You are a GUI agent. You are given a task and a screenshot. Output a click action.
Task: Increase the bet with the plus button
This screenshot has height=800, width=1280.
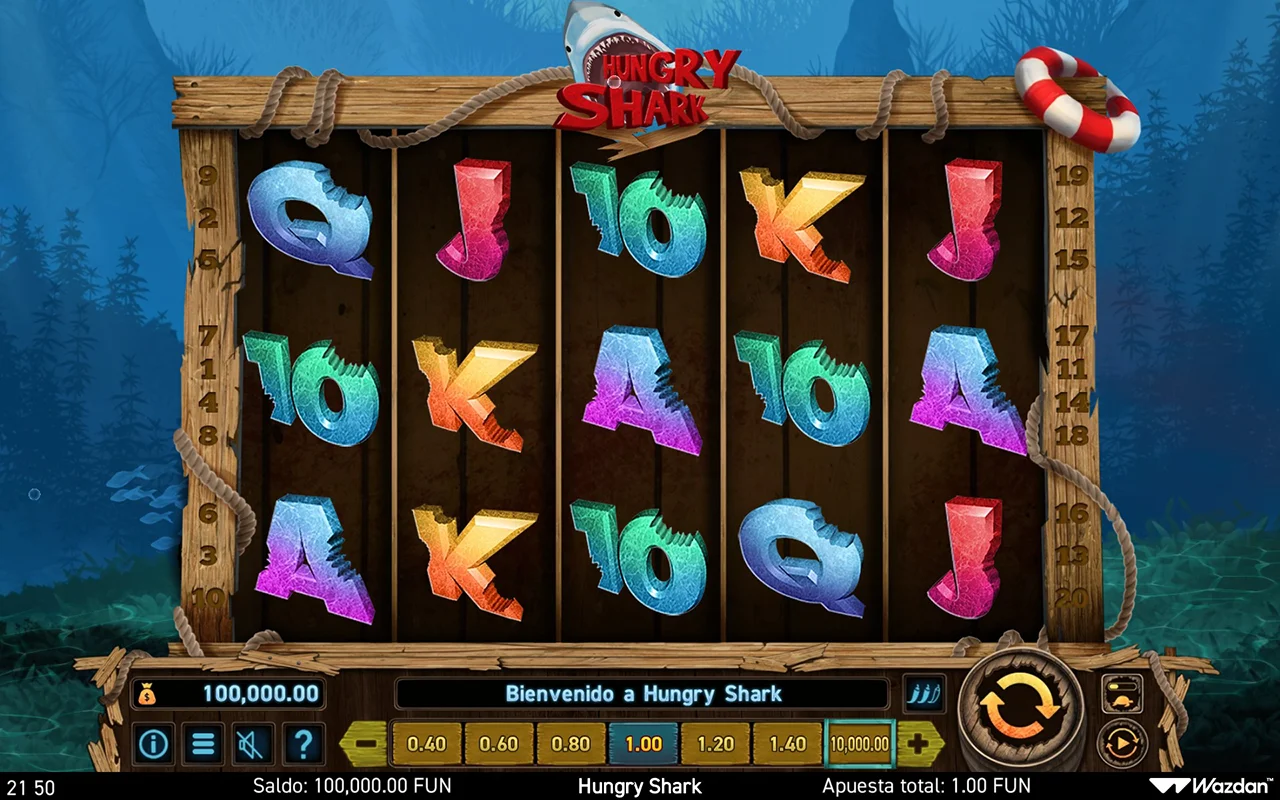(x=919, y=744)
